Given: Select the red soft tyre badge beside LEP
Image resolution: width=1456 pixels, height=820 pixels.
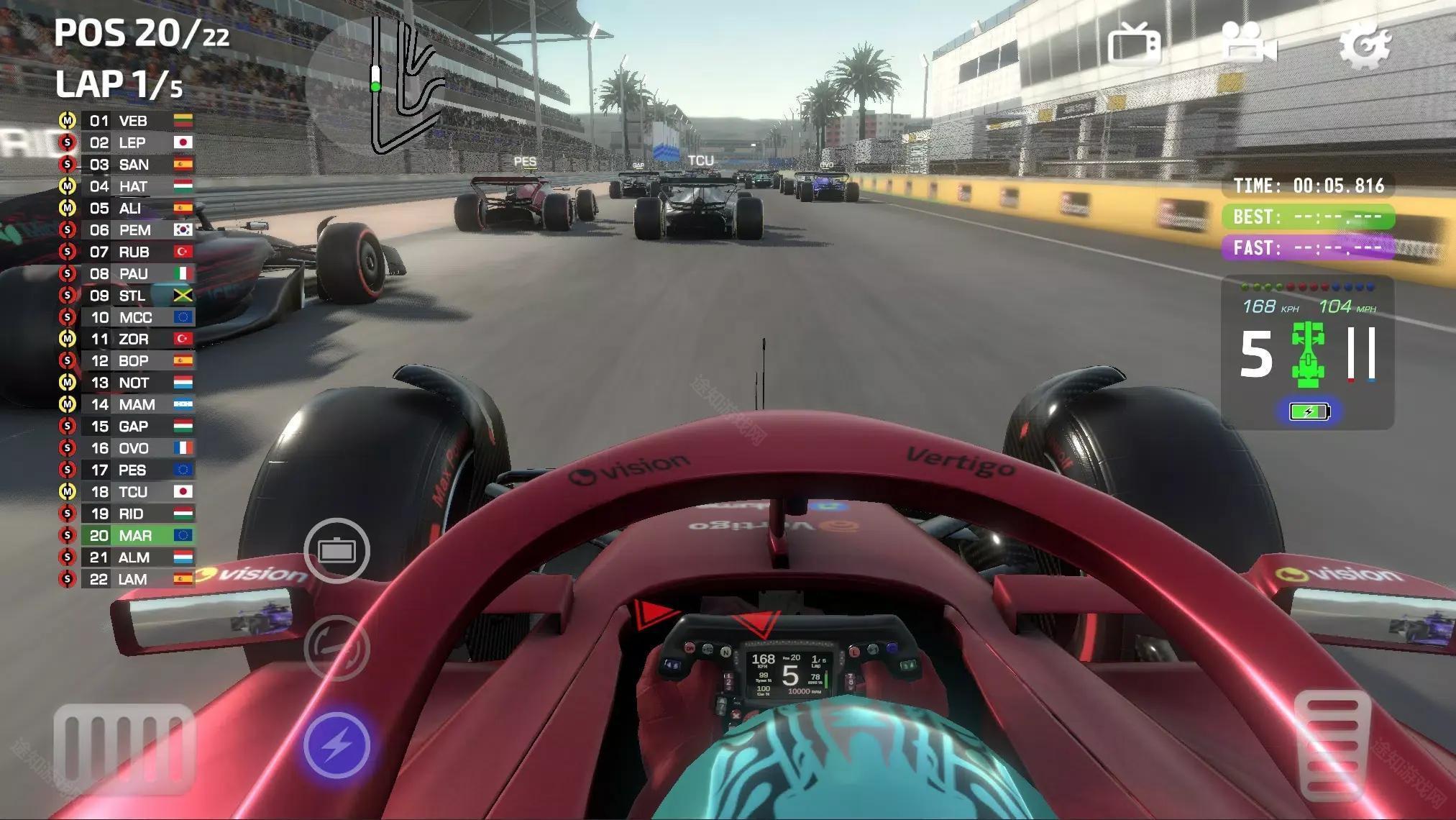Looking at the screenshot, I should [x=68, y=142].
